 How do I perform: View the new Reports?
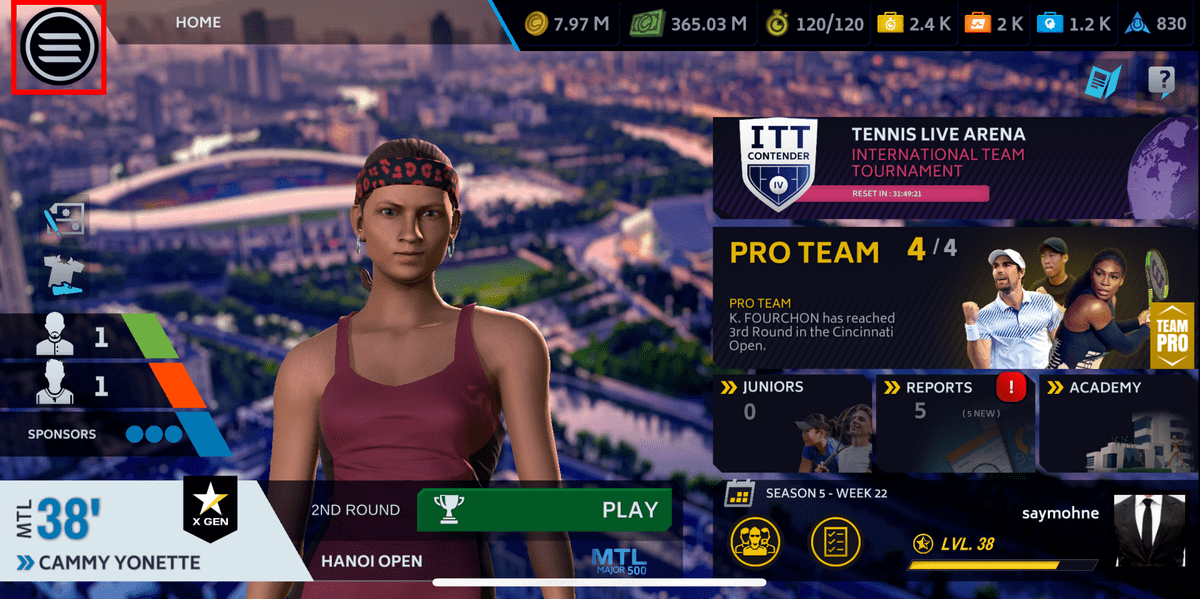point(953,423)
